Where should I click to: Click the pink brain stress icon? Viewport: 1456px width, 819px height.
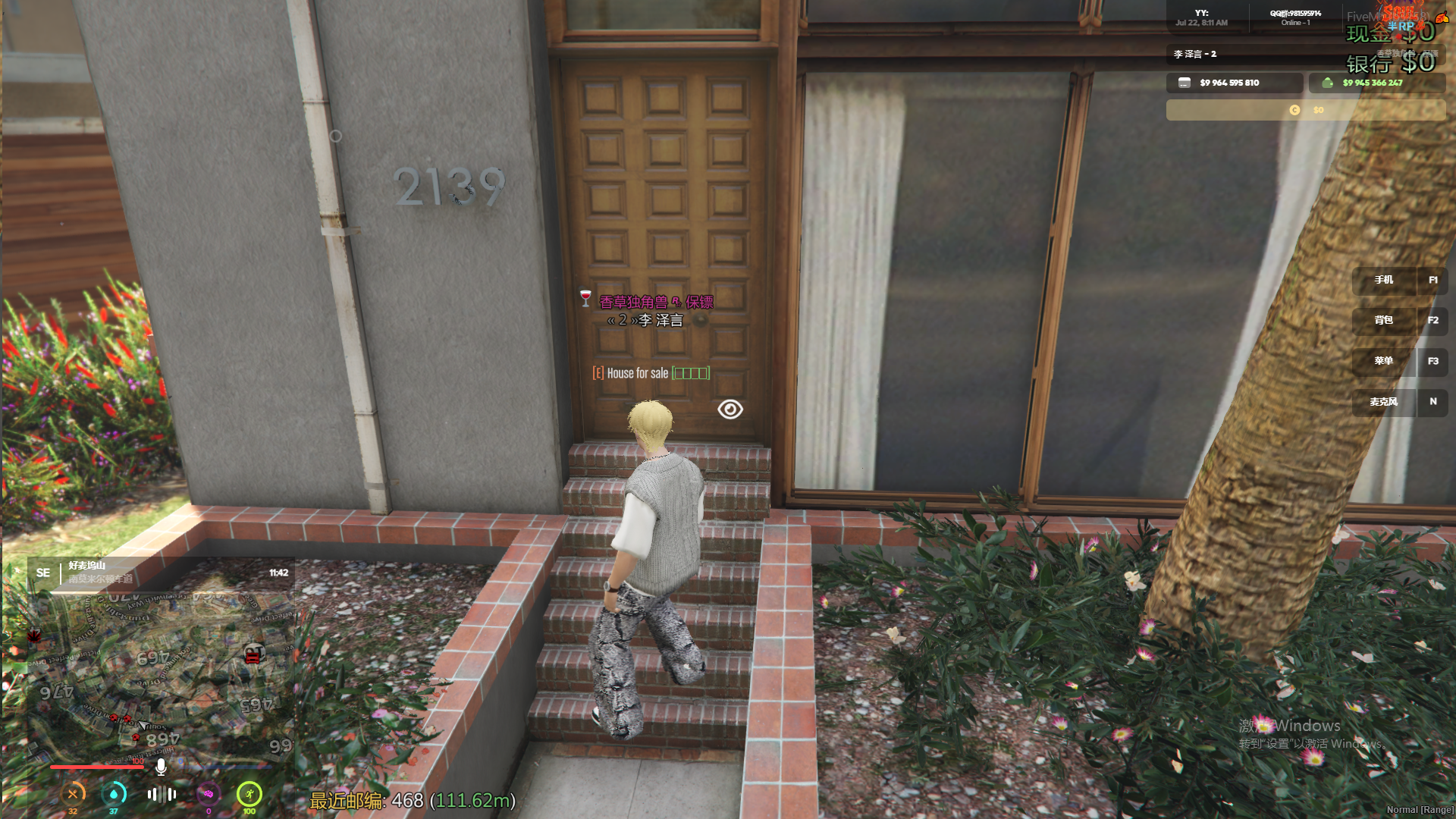[x=208, y=794]
